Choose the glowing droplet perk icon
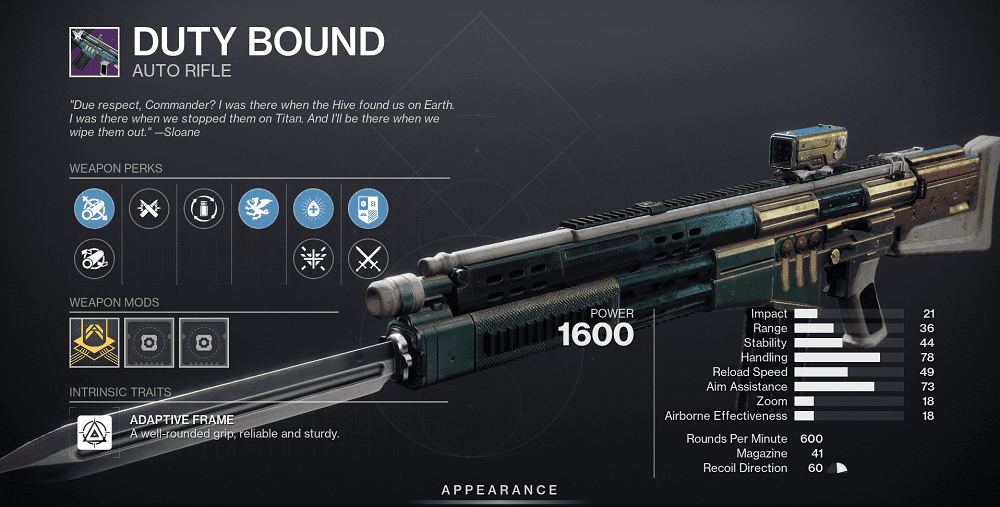Screen dimensions: 1000x507 pos(313,209)
